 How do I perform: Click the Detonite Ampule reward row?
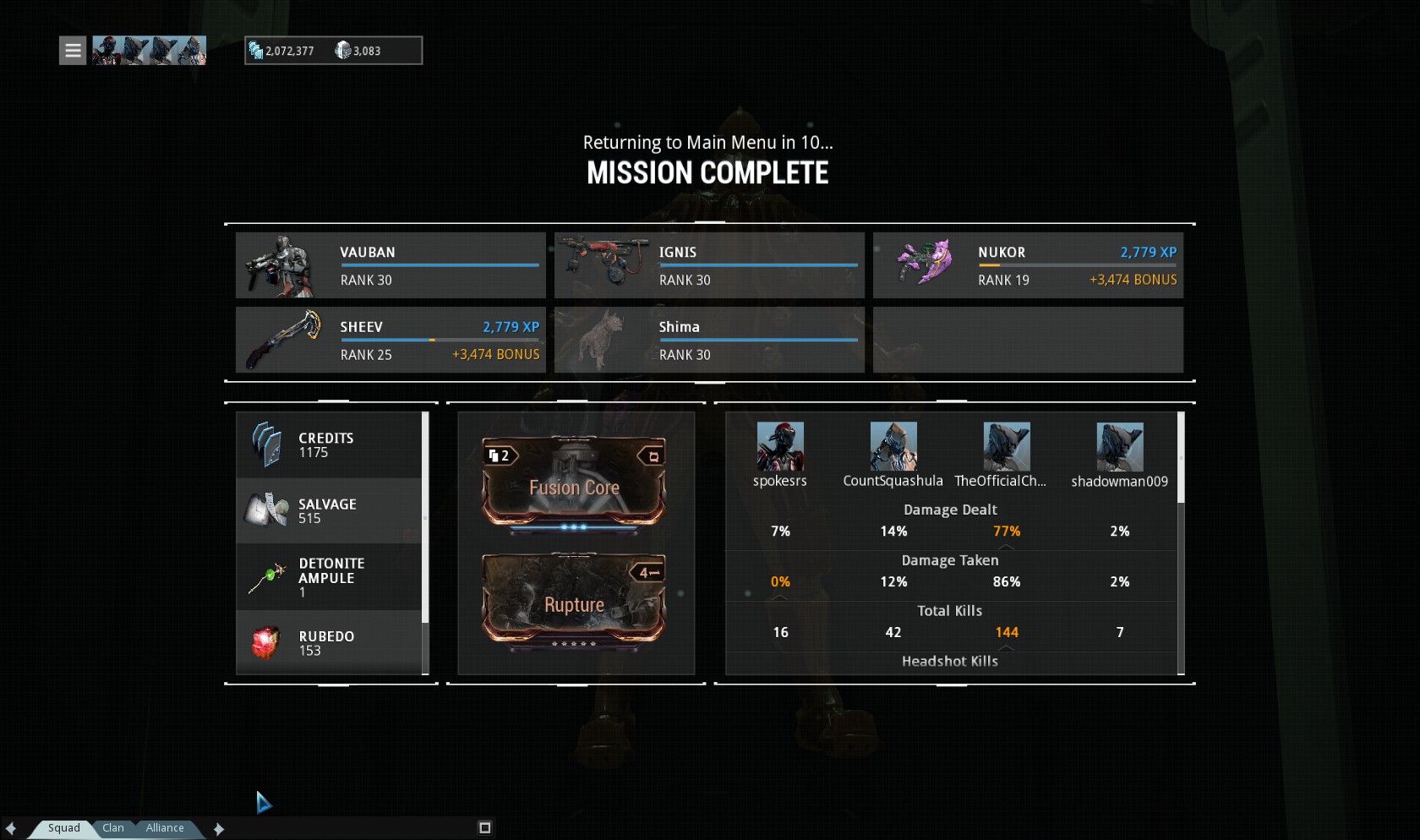[x=329, y=577]
